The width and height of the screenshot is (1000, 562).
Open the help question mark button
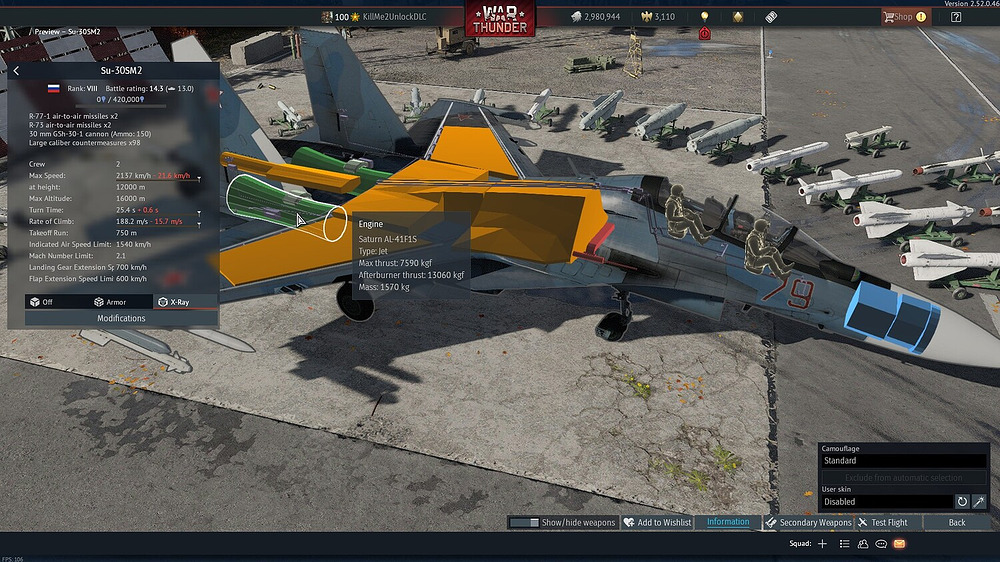(x=957, y=17)
